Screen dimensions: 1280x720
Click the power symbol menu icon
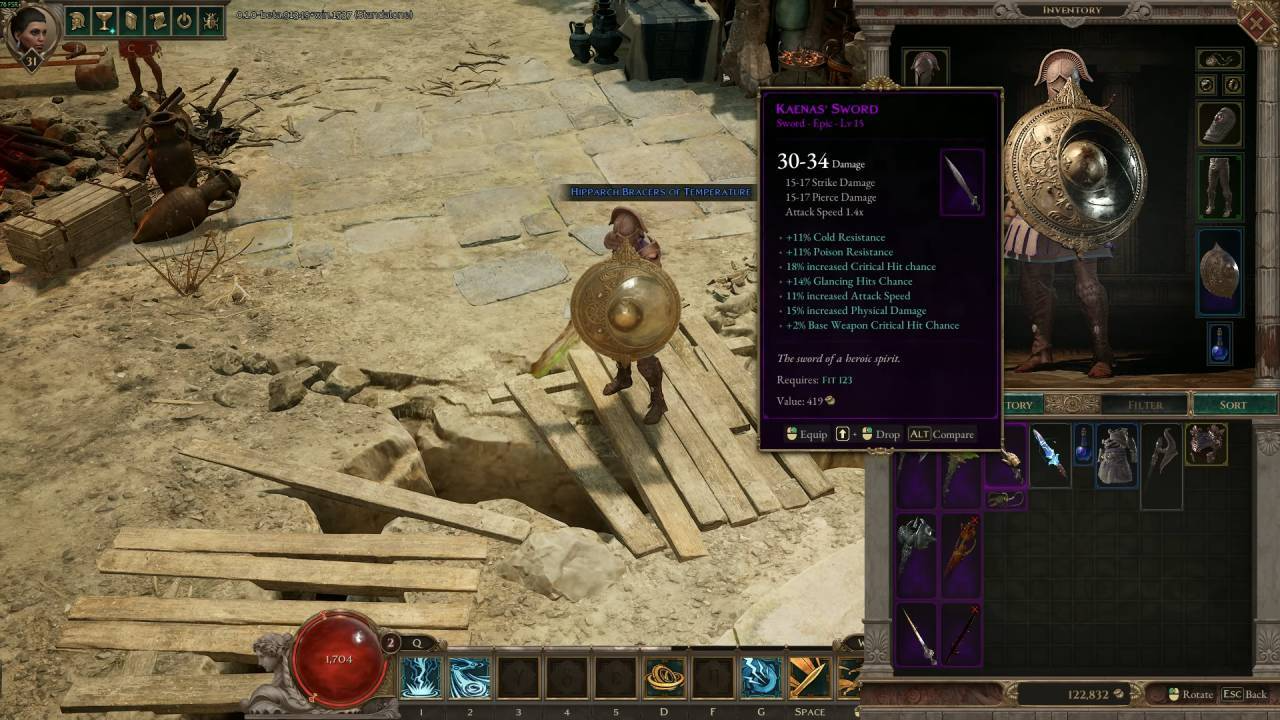coord(184,20)
